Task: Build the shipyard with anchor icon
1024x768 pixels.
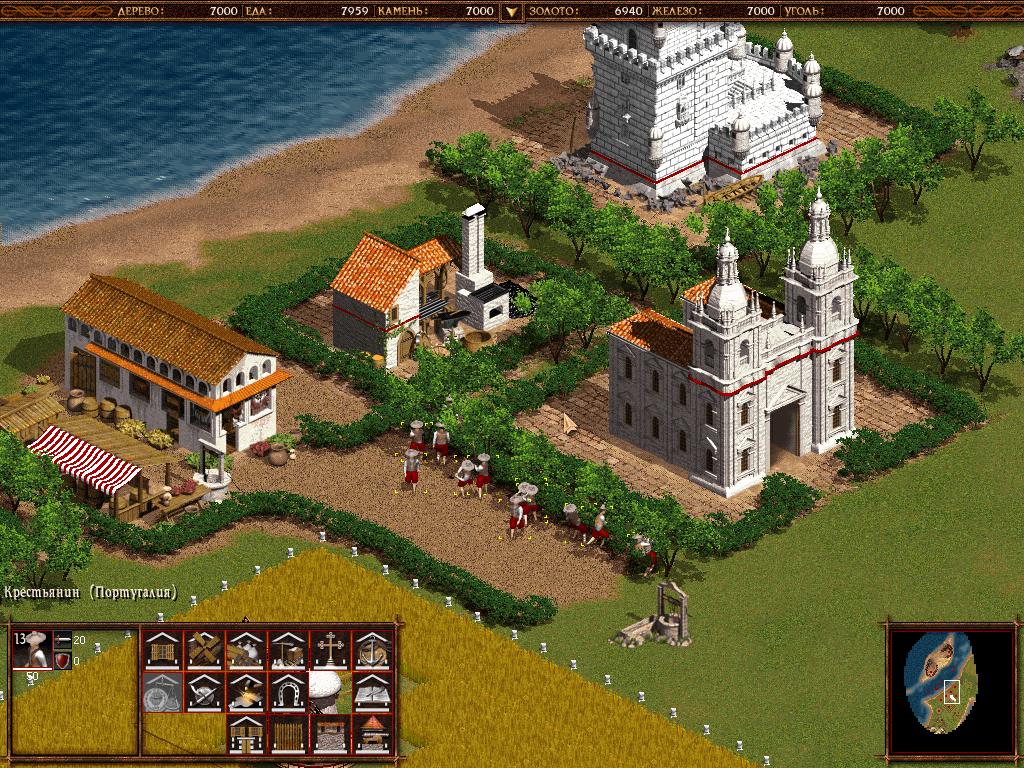Action: (372, 649)
